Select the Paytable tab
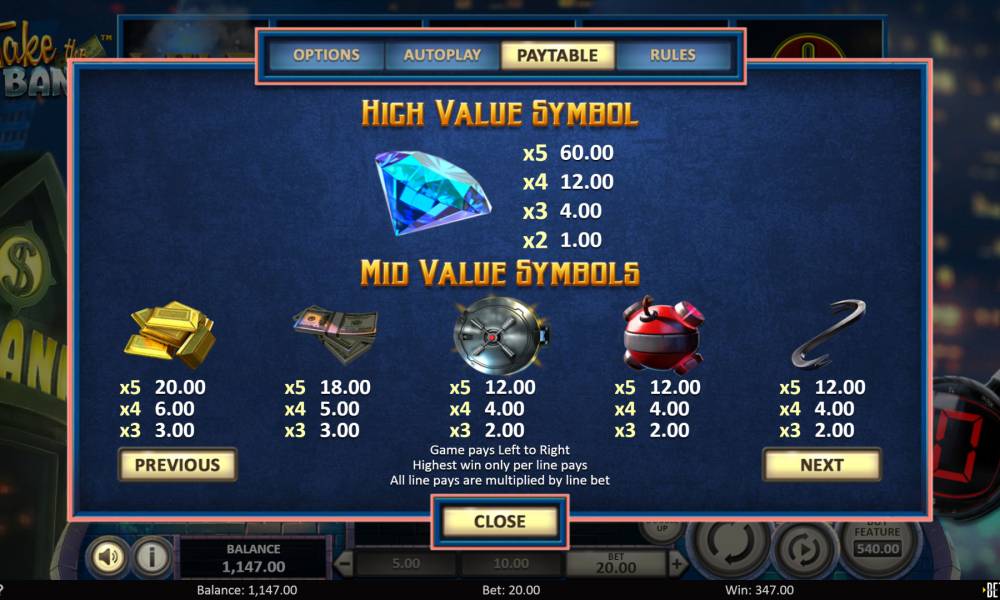This screenshot has height=600, width=1000. point(557,55)
